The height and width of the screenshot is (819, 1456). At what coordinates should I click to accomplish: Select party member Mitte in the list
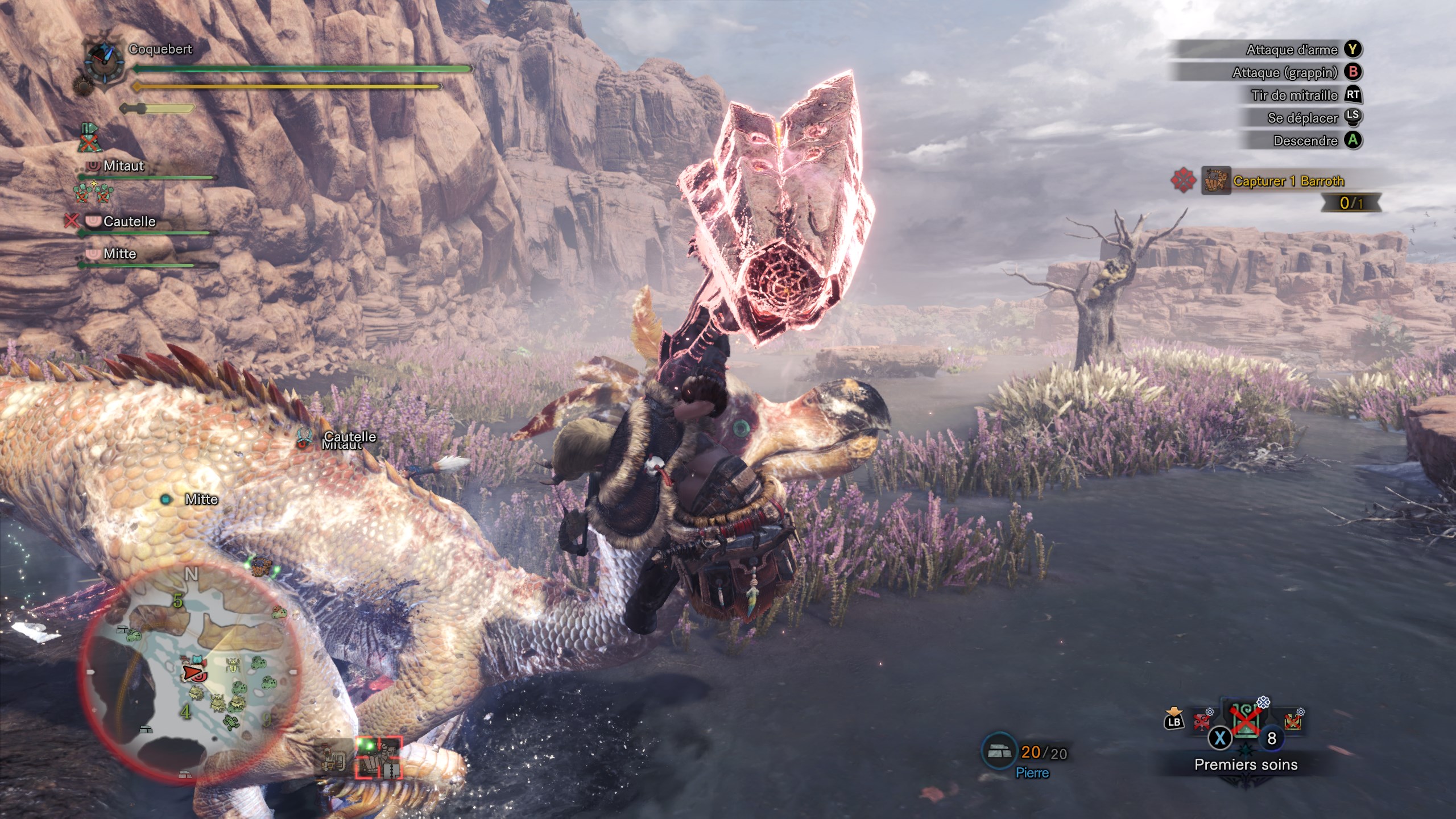point(119,254)
